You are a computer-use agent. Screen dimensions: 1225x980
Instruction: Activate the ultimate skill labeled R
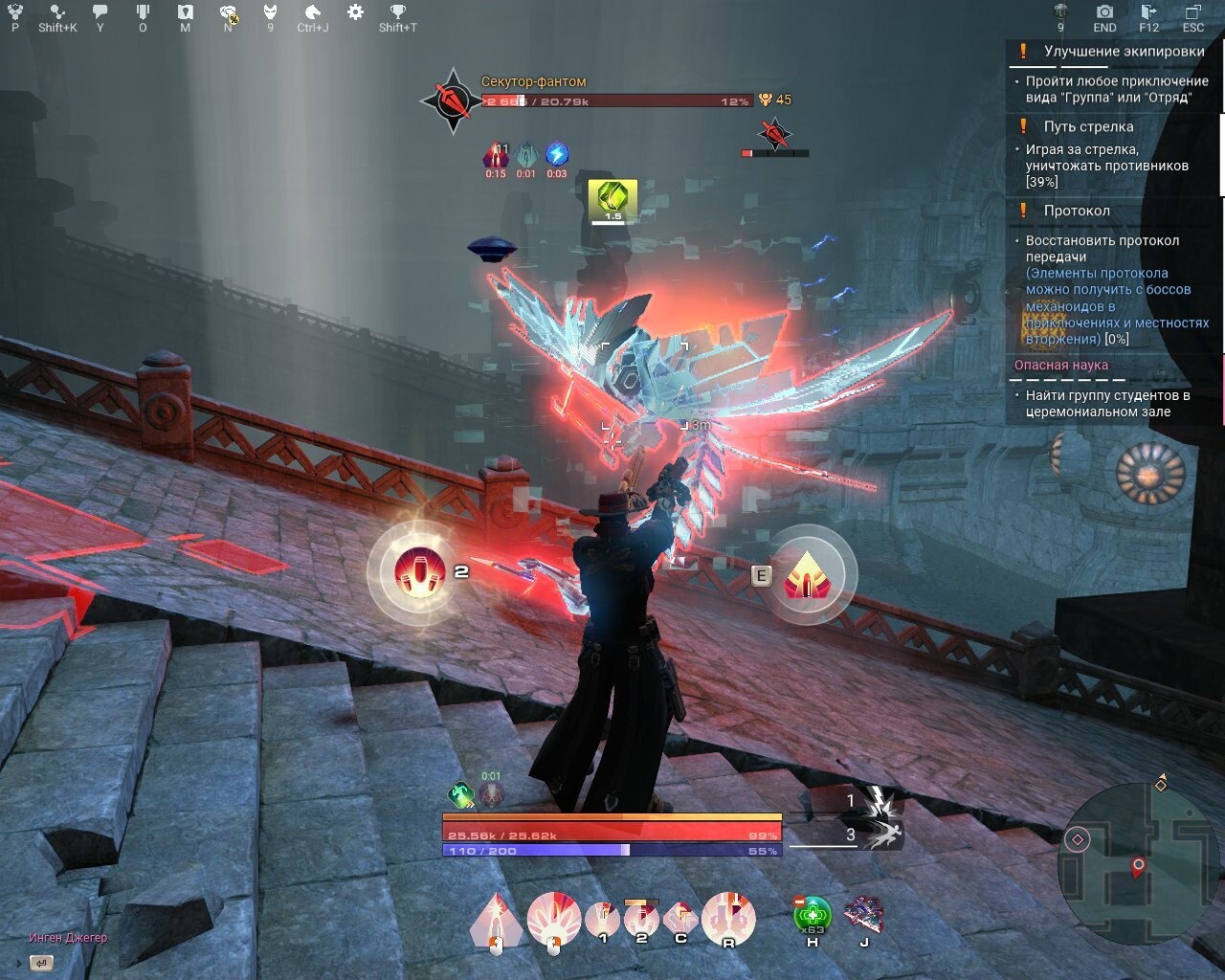(x=727, y=916)
